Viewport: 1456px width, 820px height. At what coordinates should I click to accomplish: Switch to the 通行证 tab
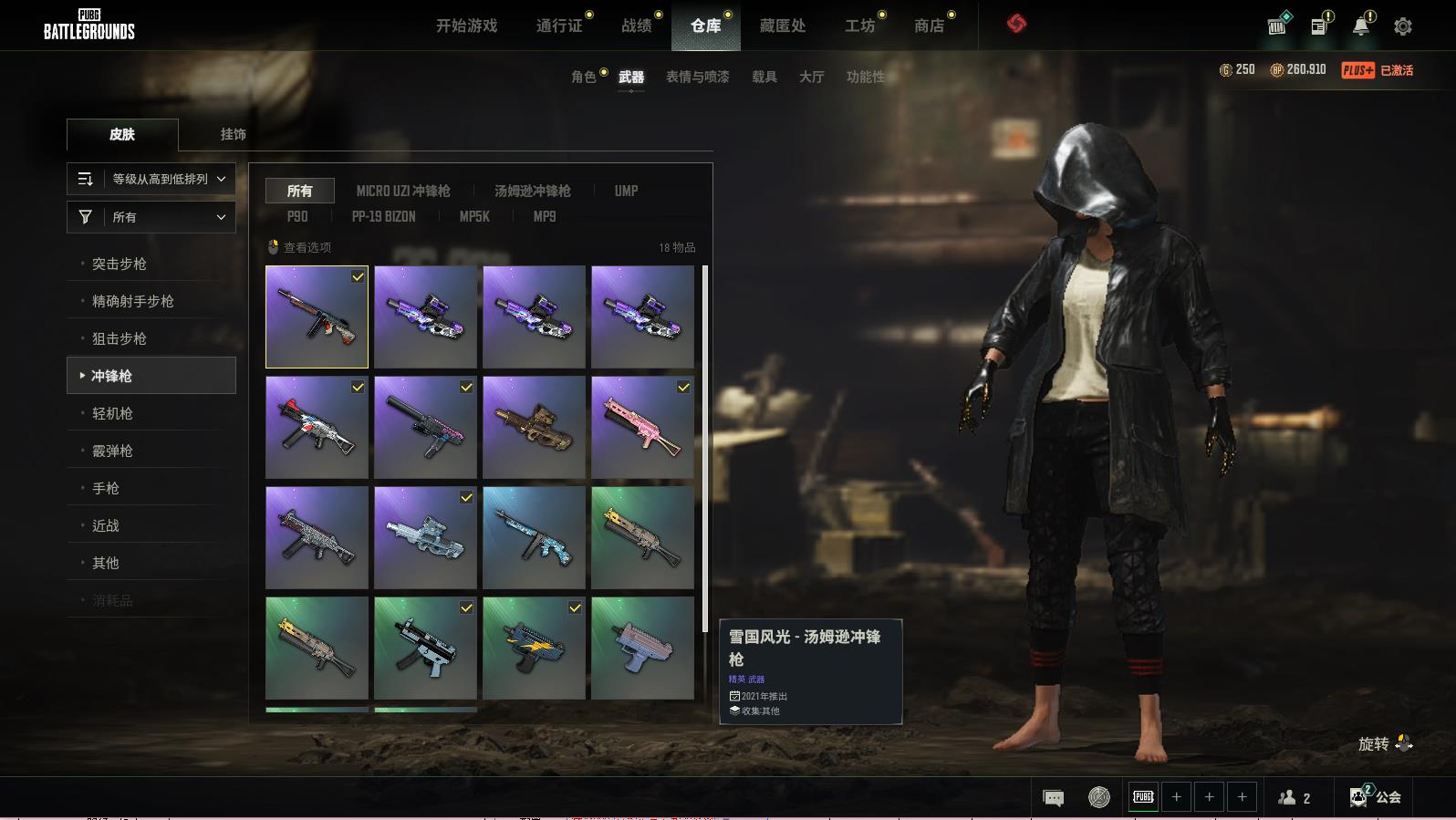559,26
